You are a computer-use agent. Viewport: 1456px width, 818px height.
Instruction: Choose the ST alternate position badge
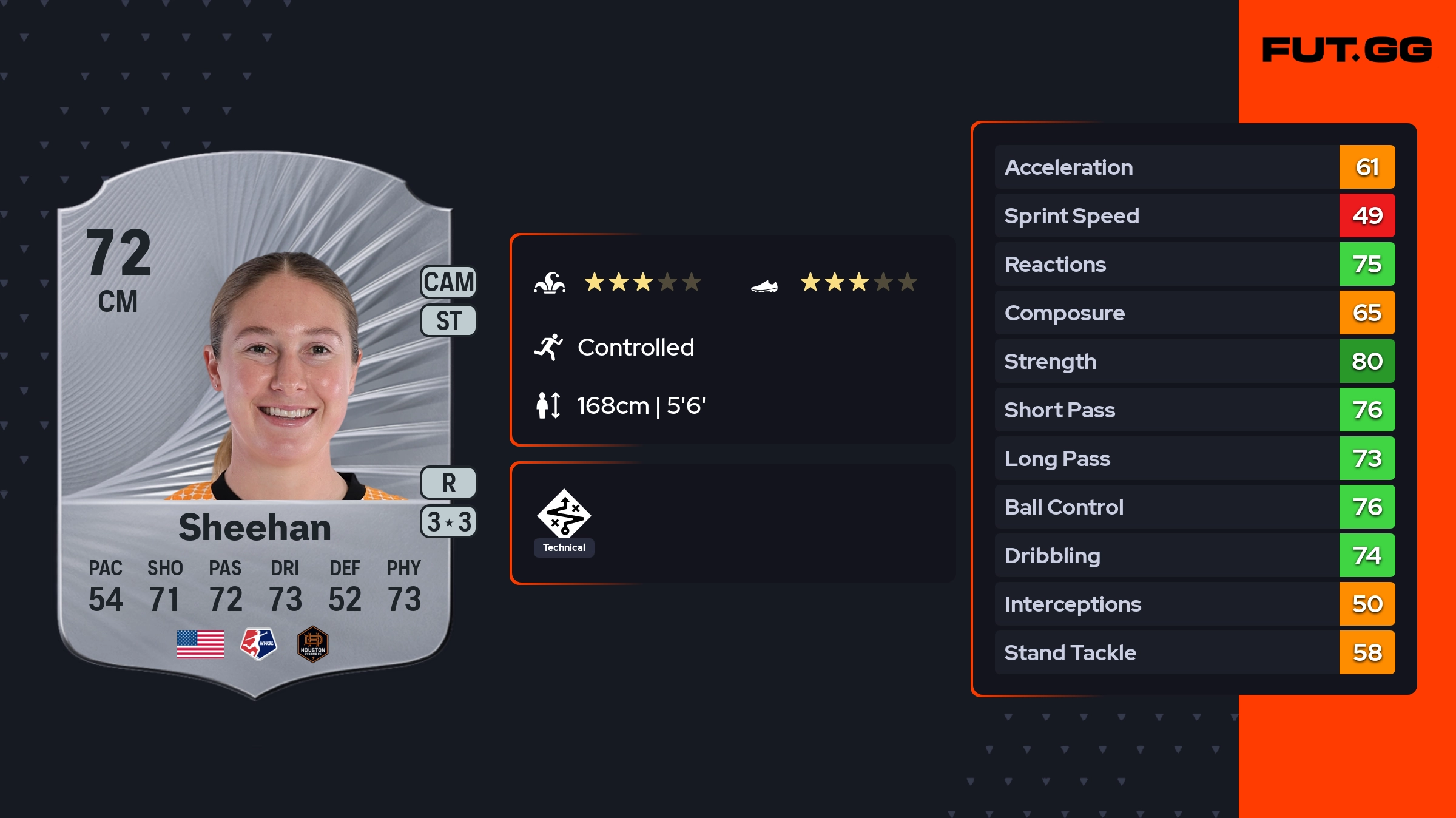tap(449, 320)
